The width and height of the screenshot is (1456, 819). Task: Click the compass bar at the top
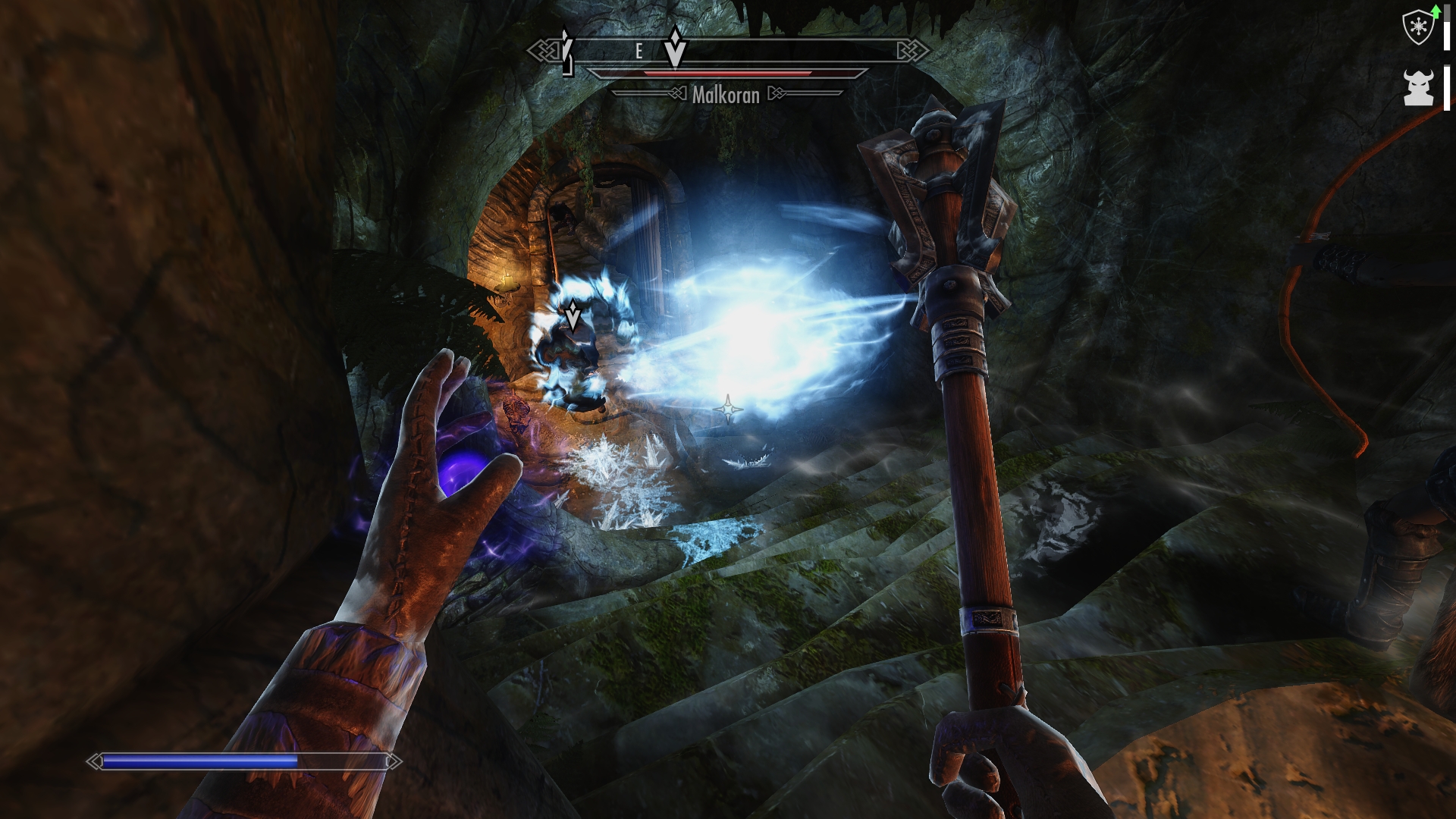point(728,52)
